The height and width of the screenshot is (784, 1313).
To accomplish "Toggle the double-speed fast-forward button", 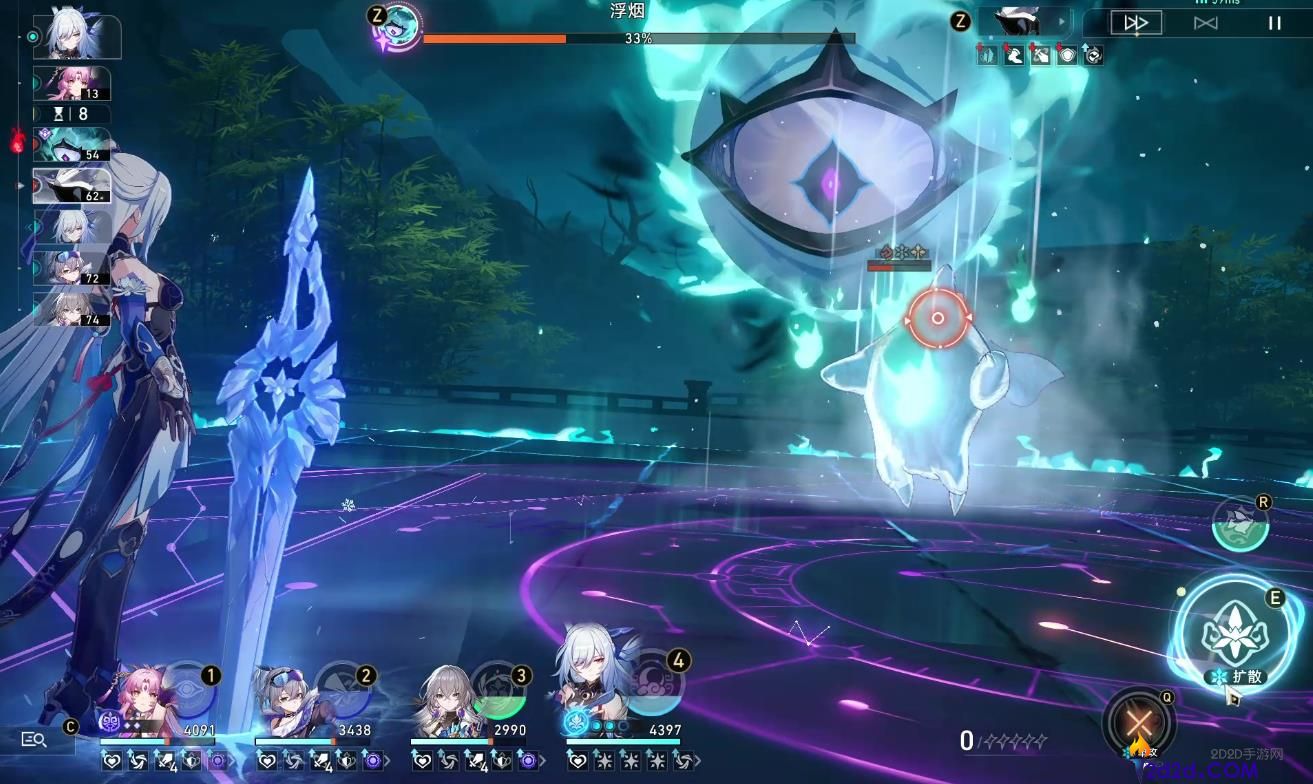I will (1135, 23).
